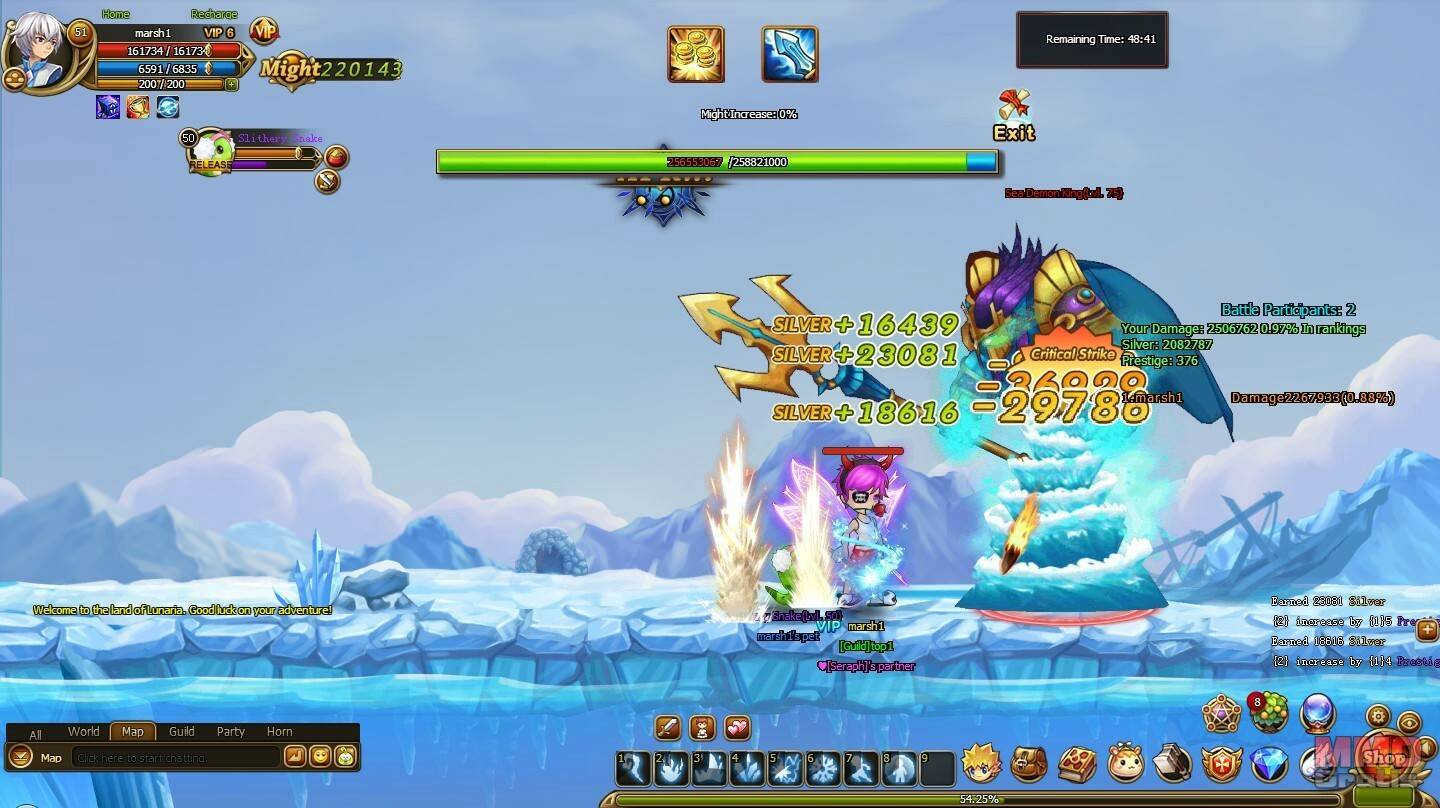Exit the boss battle
1440x808 pixels.
(x=1014, y=116)
